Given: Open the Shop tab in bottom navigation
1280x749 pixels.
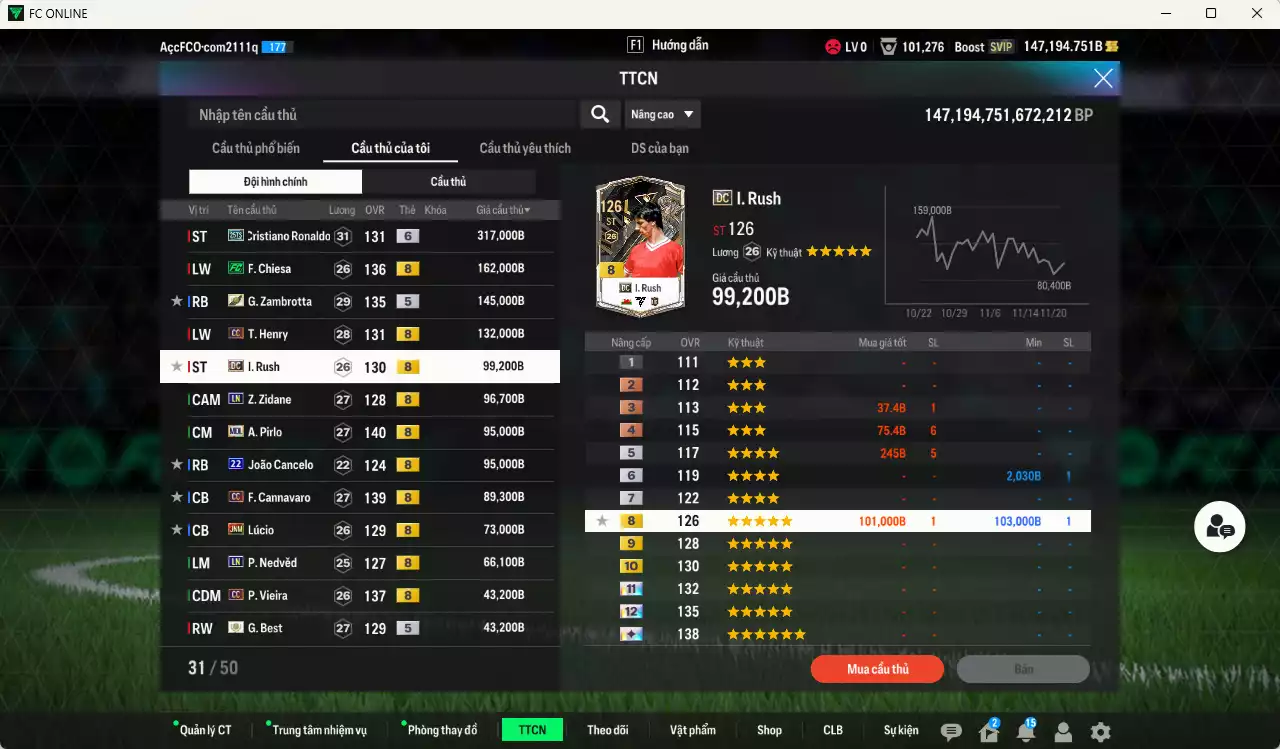Looking at the screenshot, I should click(x=769, y=730).
